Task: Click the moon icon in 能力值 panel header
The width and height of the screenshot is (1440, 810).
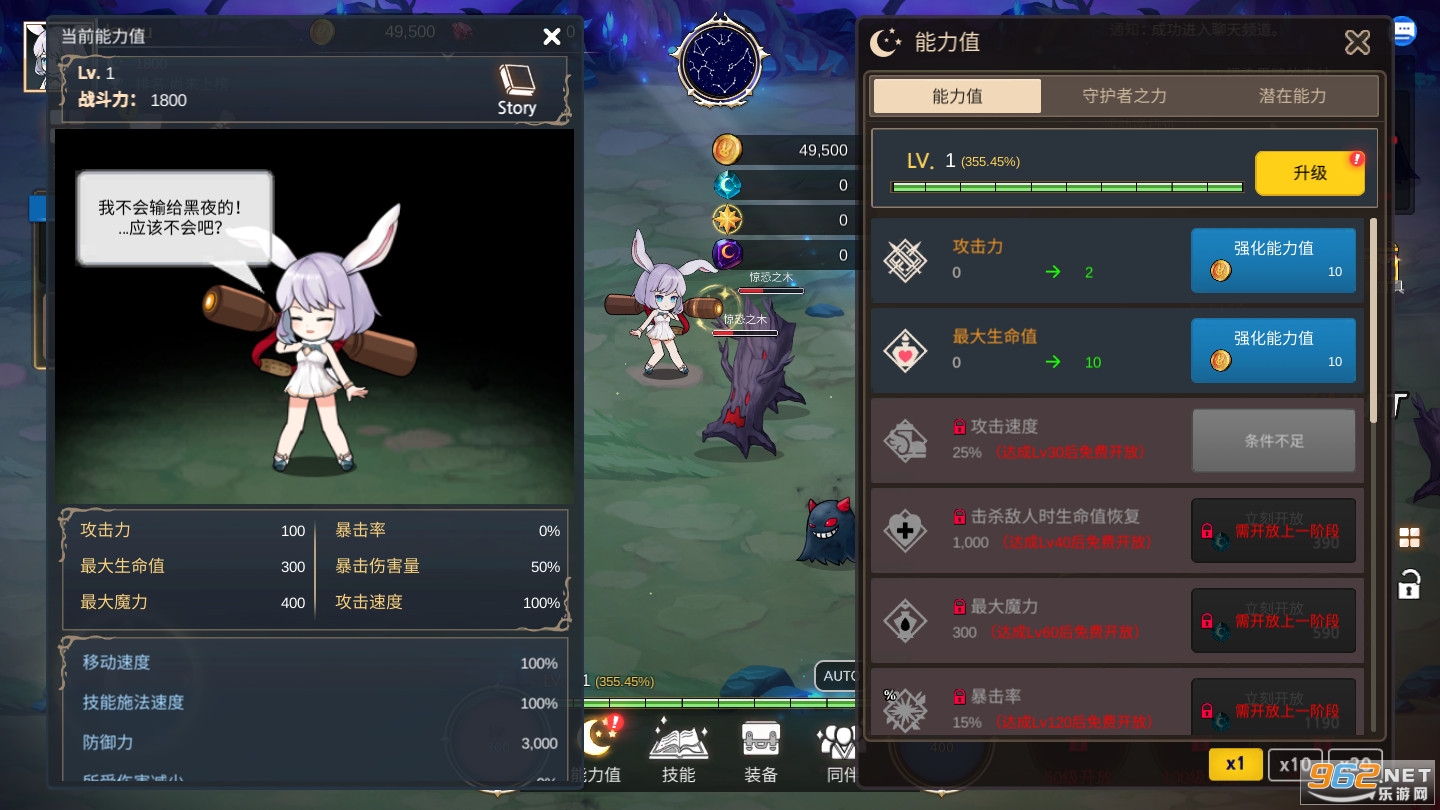Action: coord(886,42)
